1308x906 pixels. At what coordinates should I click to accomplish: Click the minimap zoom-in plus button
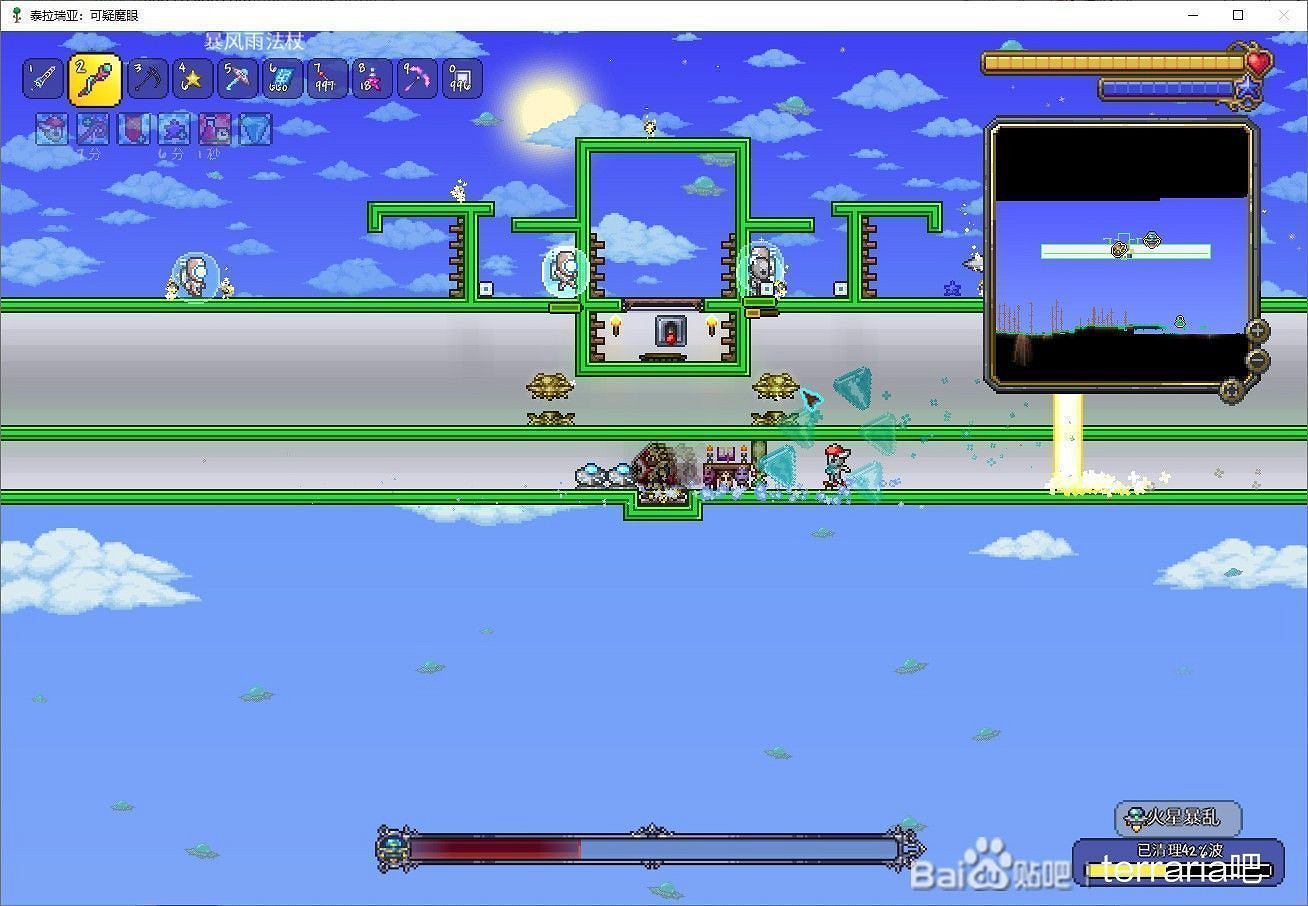point(1257,329)
